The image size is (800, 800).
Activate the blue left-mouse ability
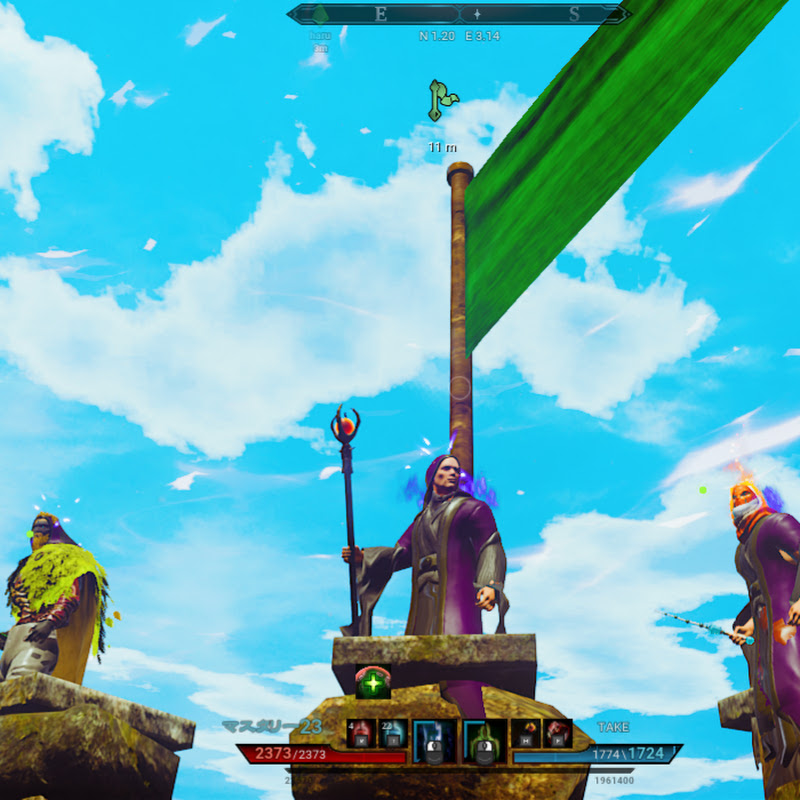coord(435,739)
